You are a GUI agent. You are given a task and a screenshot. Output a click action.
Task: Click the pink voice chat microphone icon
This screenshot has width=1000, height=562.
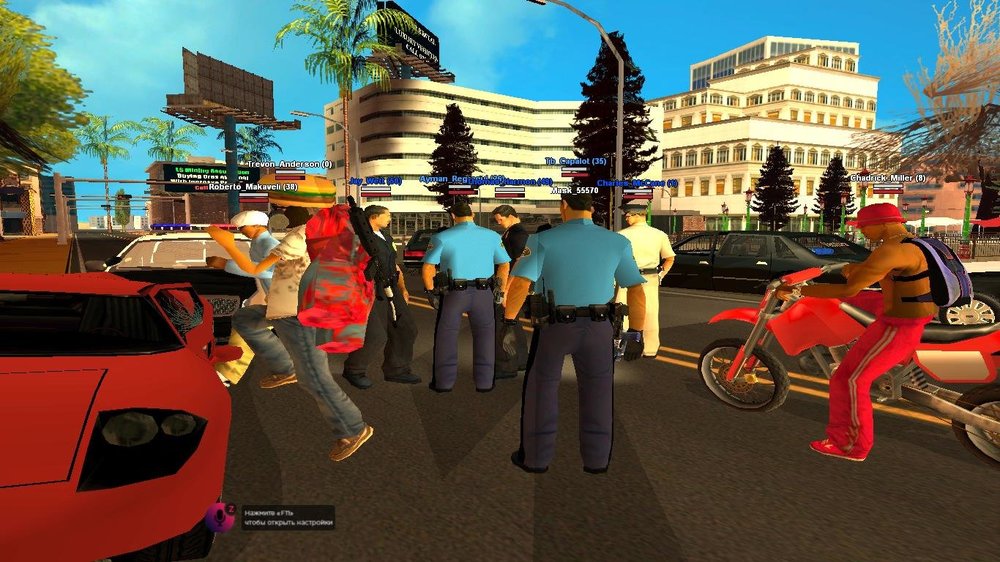(x=217, y=516)
